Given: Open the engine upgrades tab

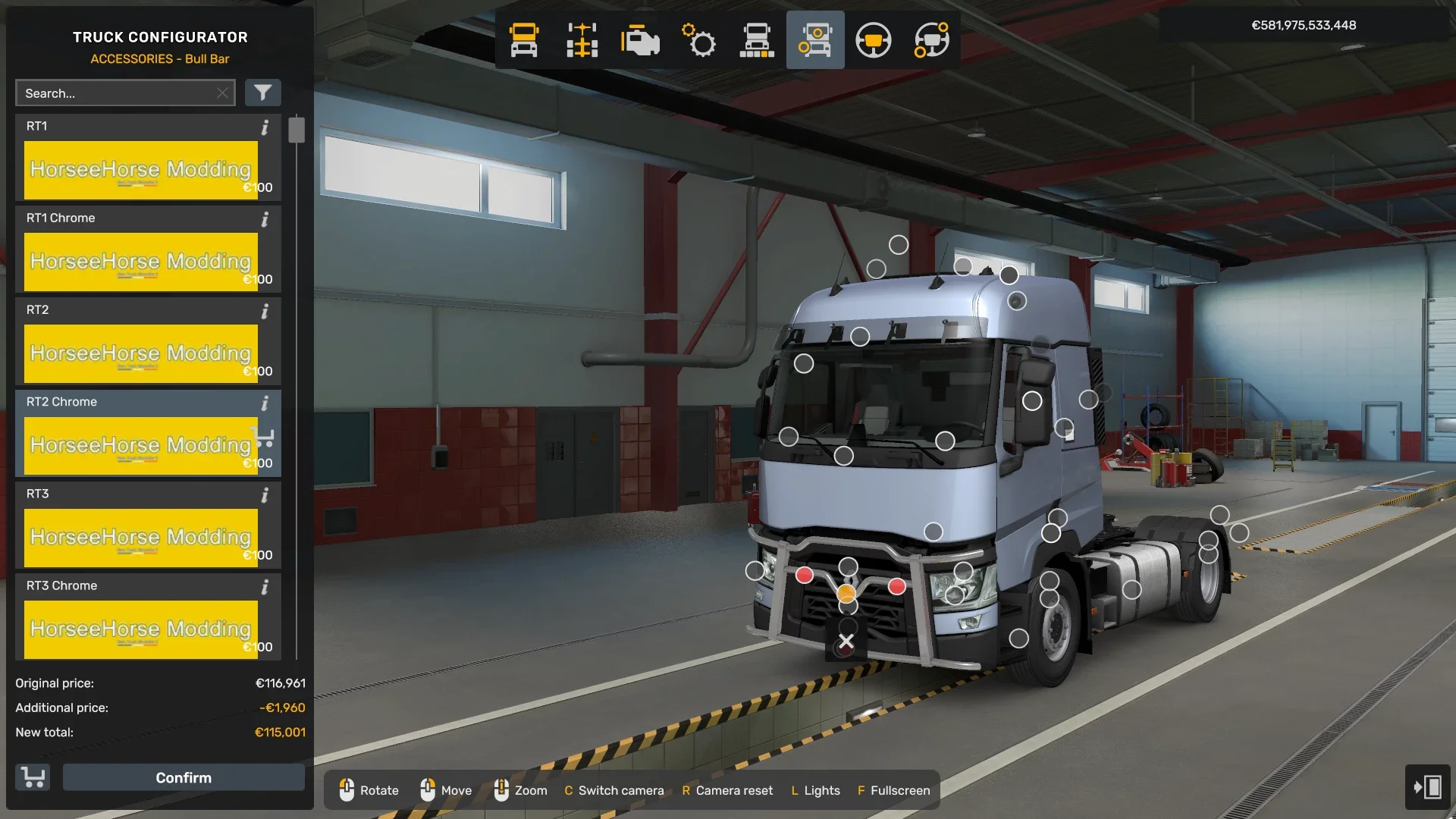Looking at the screenshot, I should (641, 40).
